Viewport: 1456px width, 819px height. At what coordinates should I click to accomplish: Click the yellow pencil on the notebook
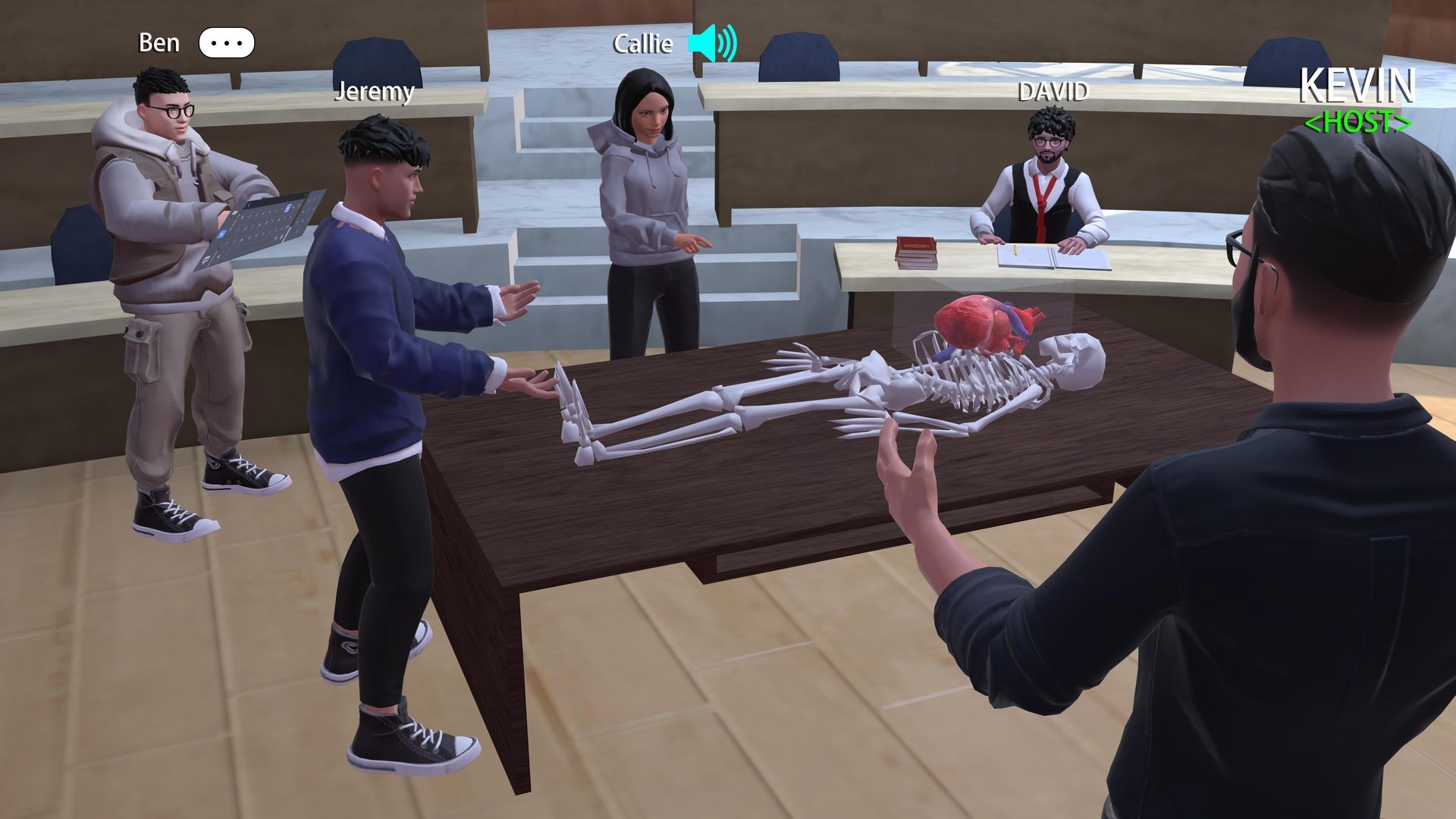pyautogui.click(x=1015, y=249)
